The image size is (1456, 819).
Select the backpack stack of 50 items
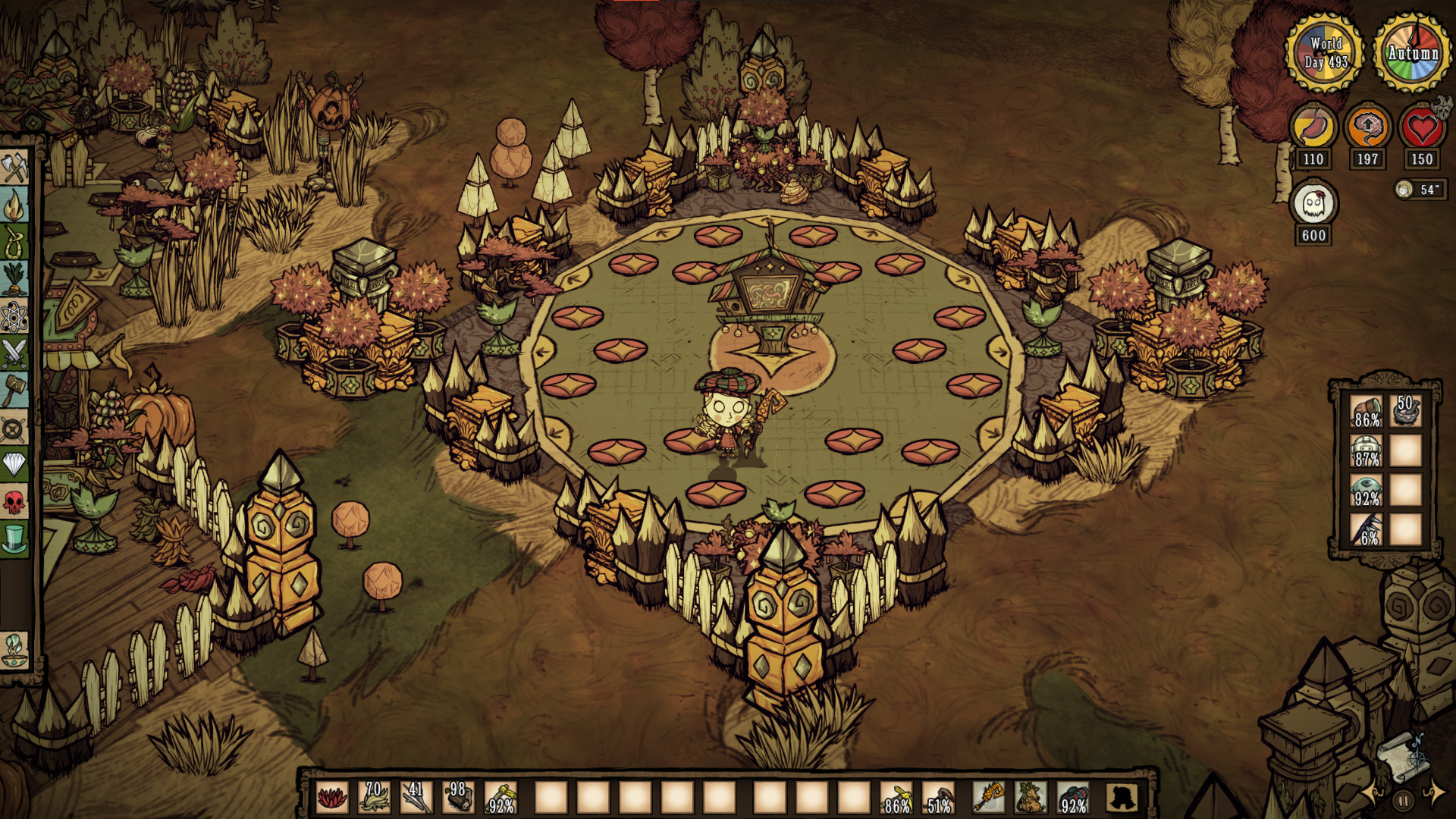coord(1406,411)
